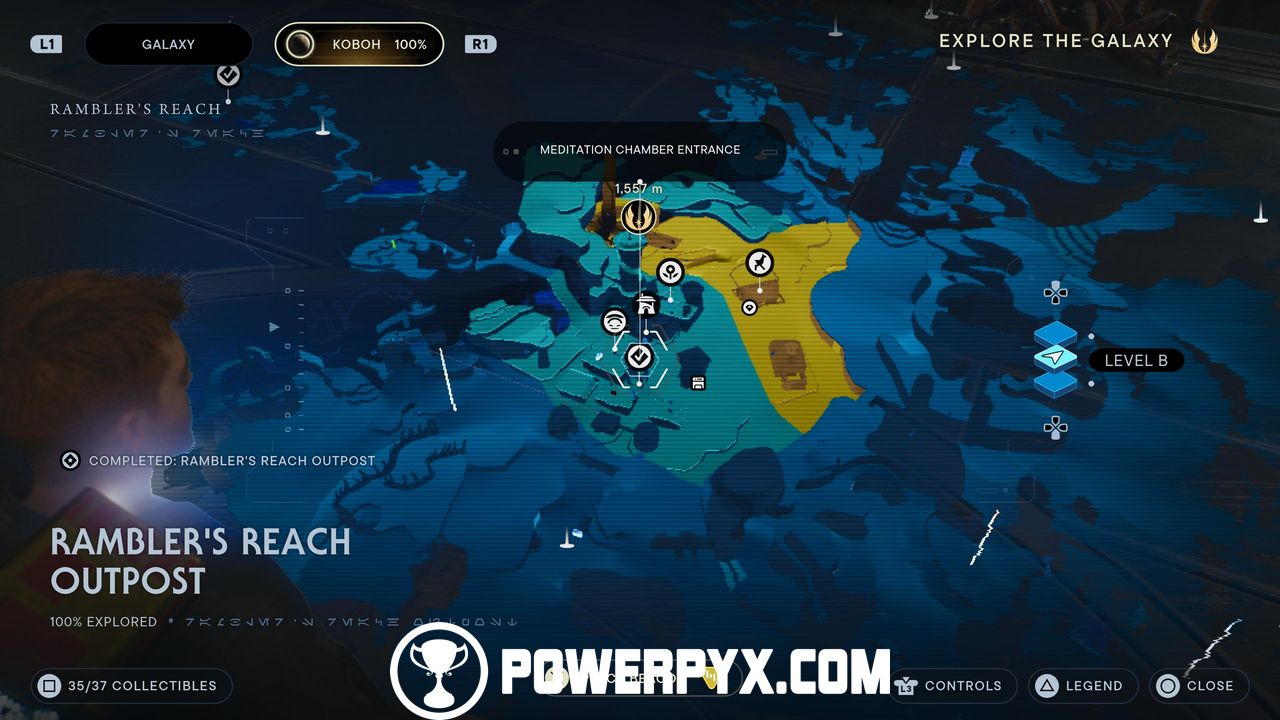This screenshot has height=720, width=1280.
Task: Select the building marker at the outpost center
Action: pos(648,305)
